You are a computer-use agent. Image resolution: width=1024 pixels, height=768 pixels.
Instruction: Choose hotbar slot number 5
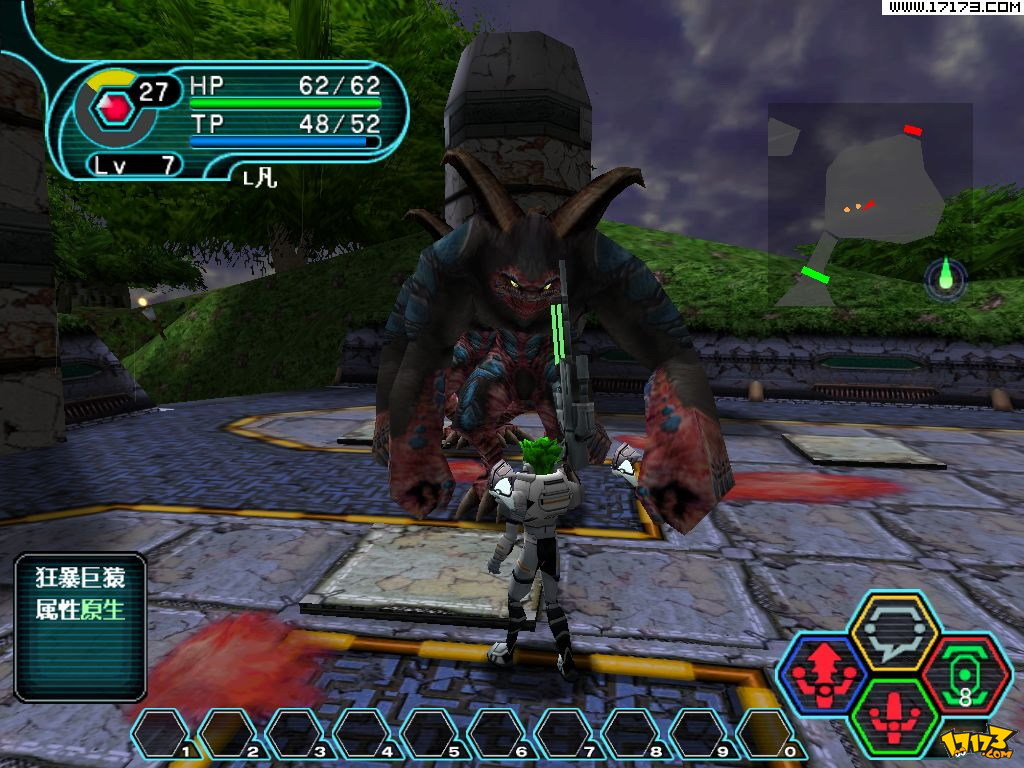[431, 734]
